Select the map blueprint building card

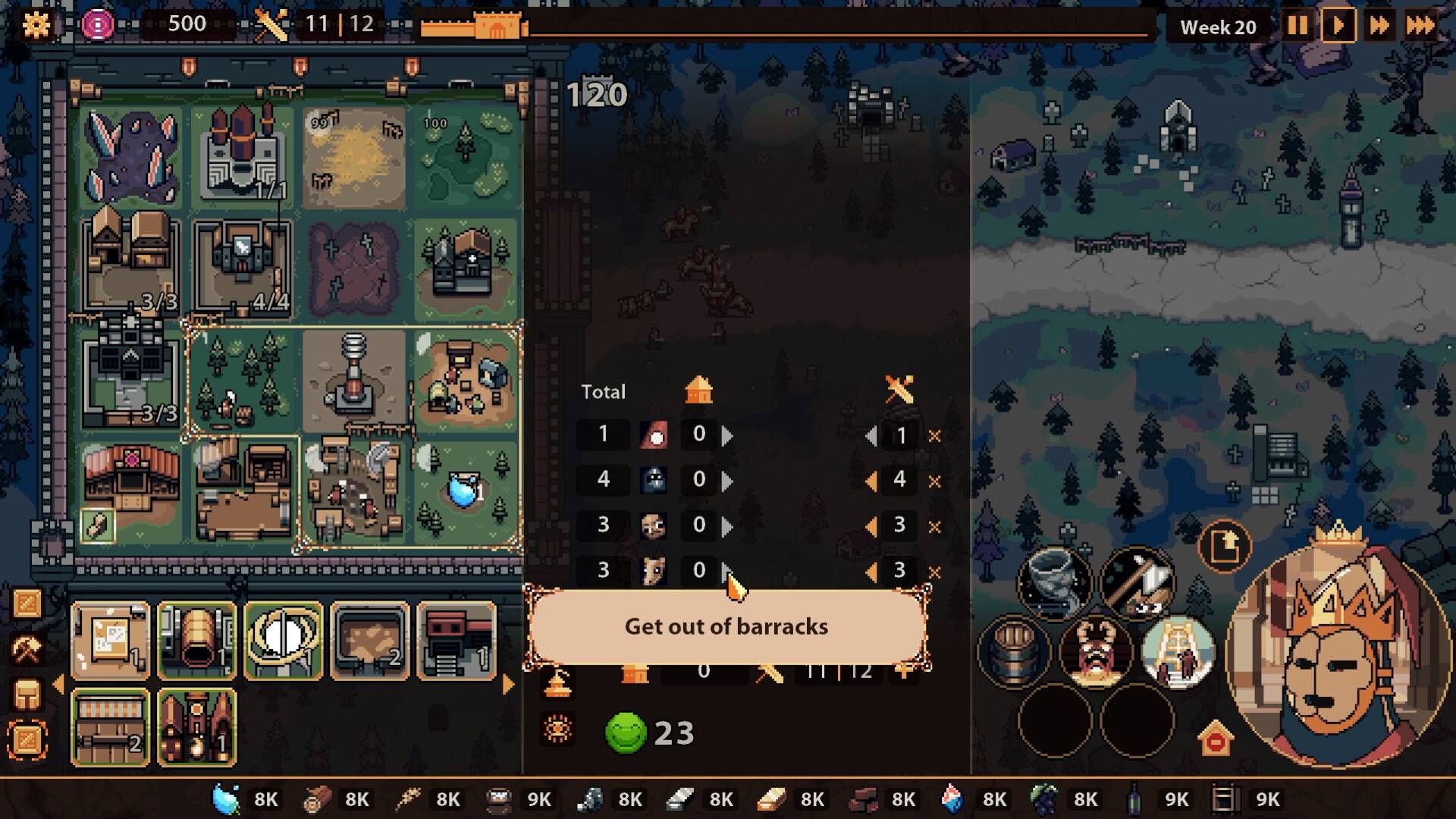pyautogui.click(x=111, y=641)
